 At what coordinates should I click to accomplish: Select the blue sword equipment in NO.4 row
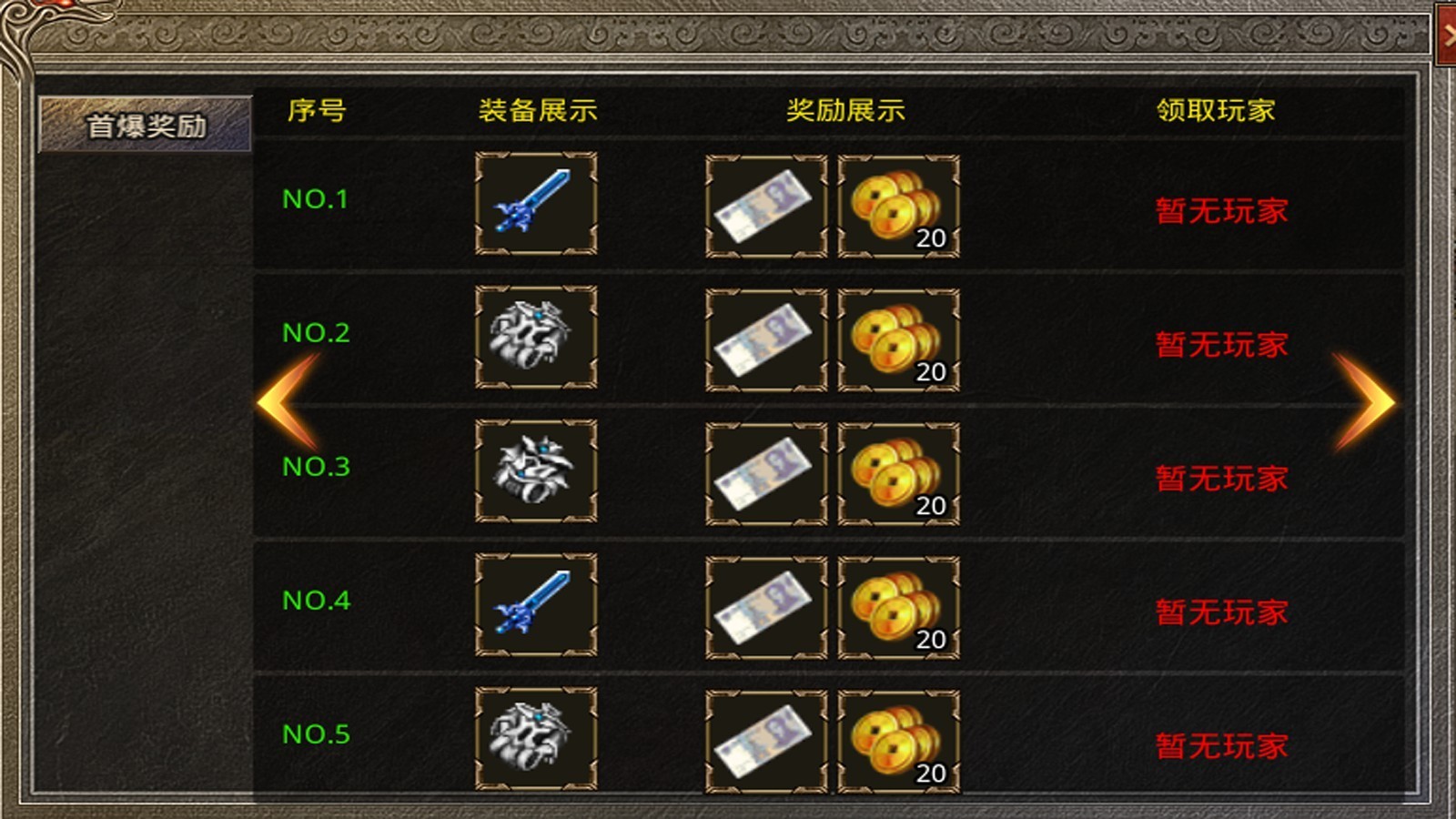535,605
